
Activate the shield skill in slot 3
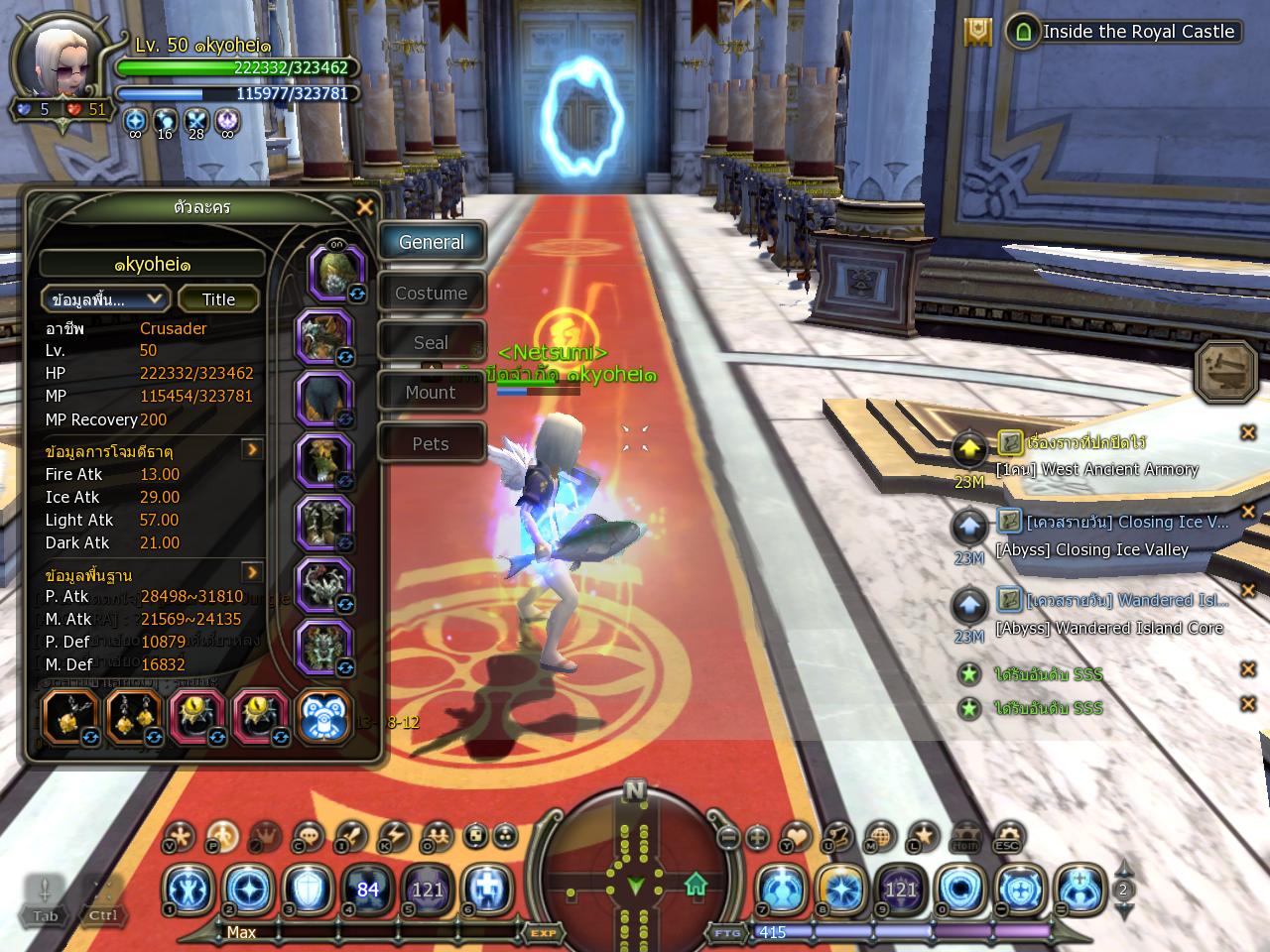tap(306, 888)
